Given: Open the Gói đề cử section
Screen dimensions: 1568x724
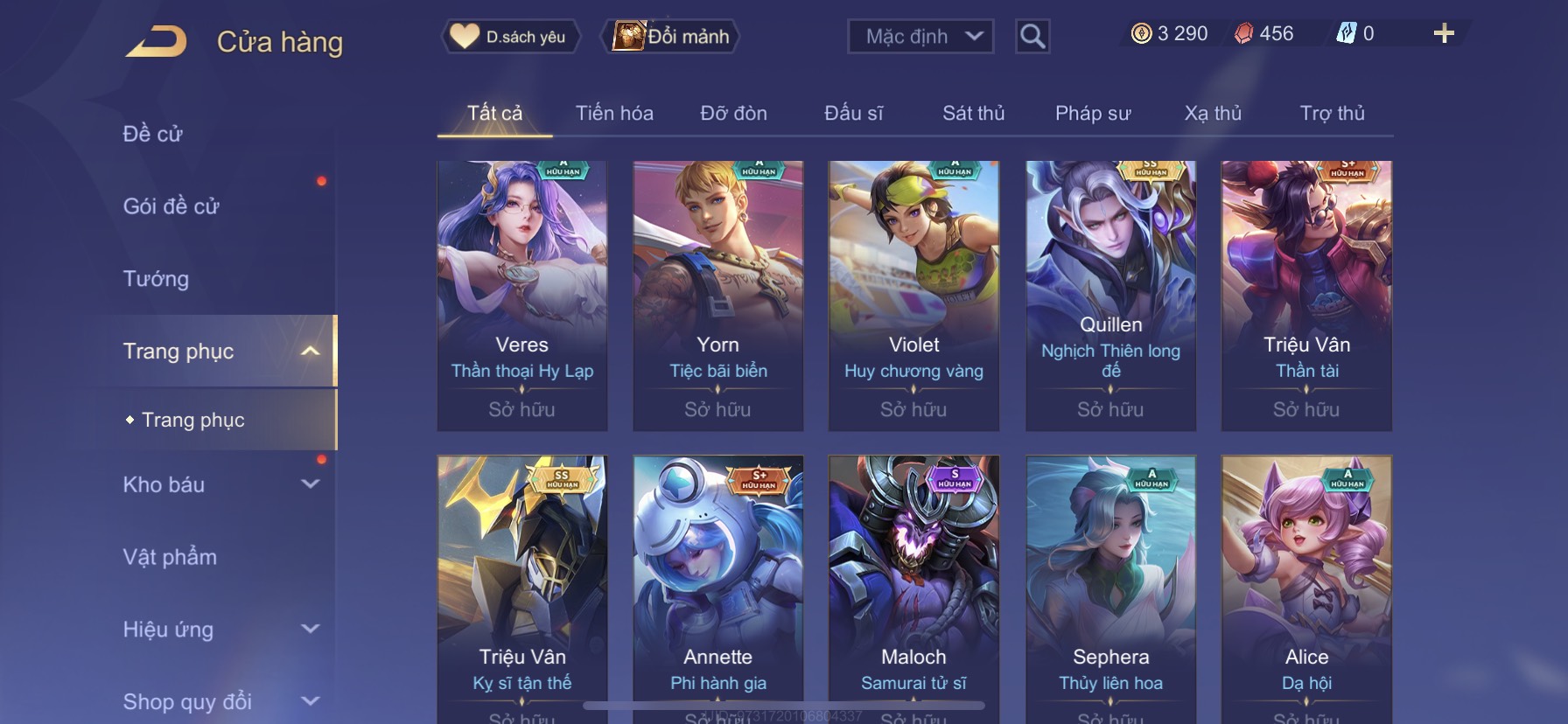Looking at the screenshot, I should tap(171, 206).
